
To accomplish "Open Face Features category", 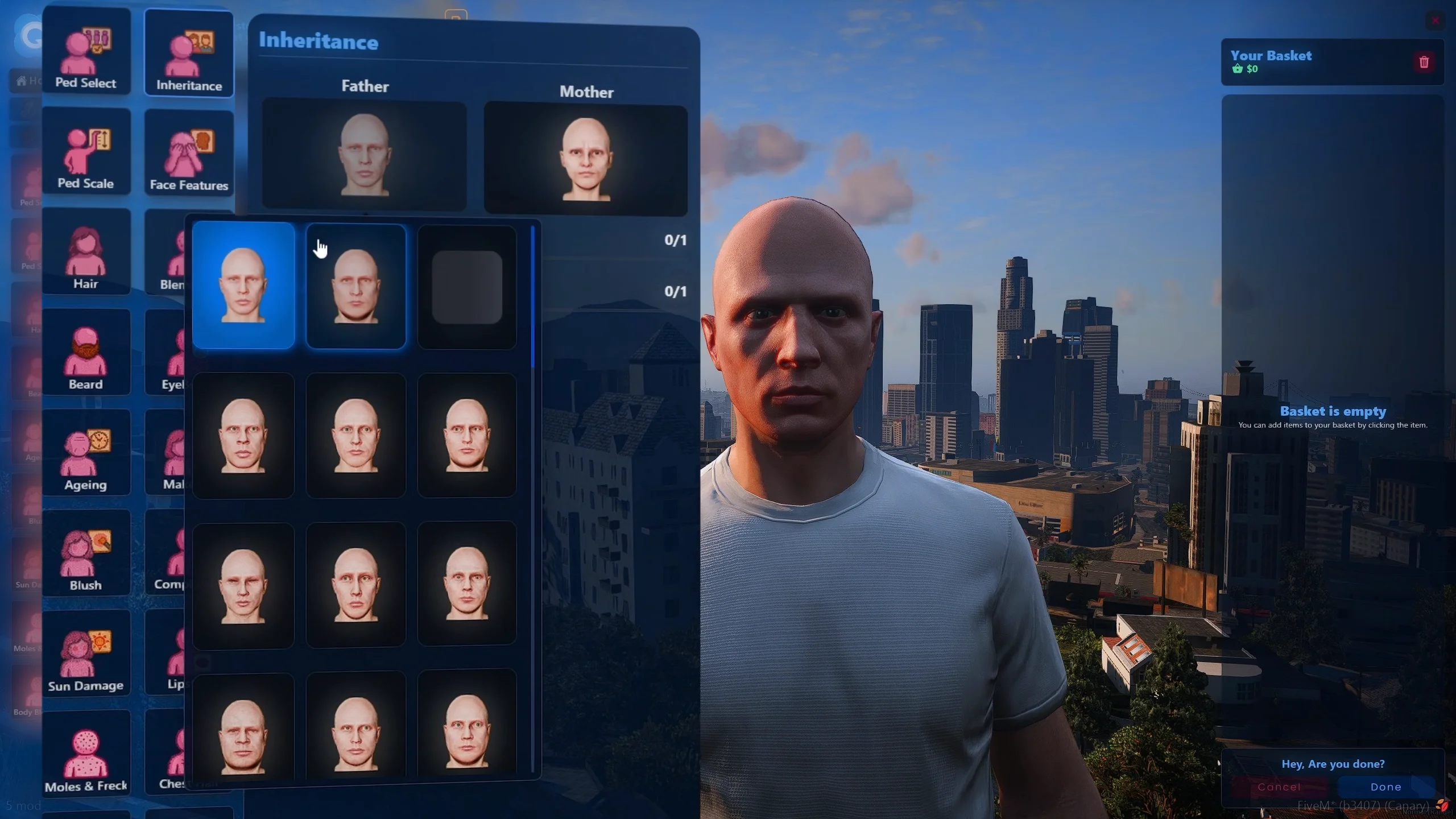I will (x=189, y=154).
